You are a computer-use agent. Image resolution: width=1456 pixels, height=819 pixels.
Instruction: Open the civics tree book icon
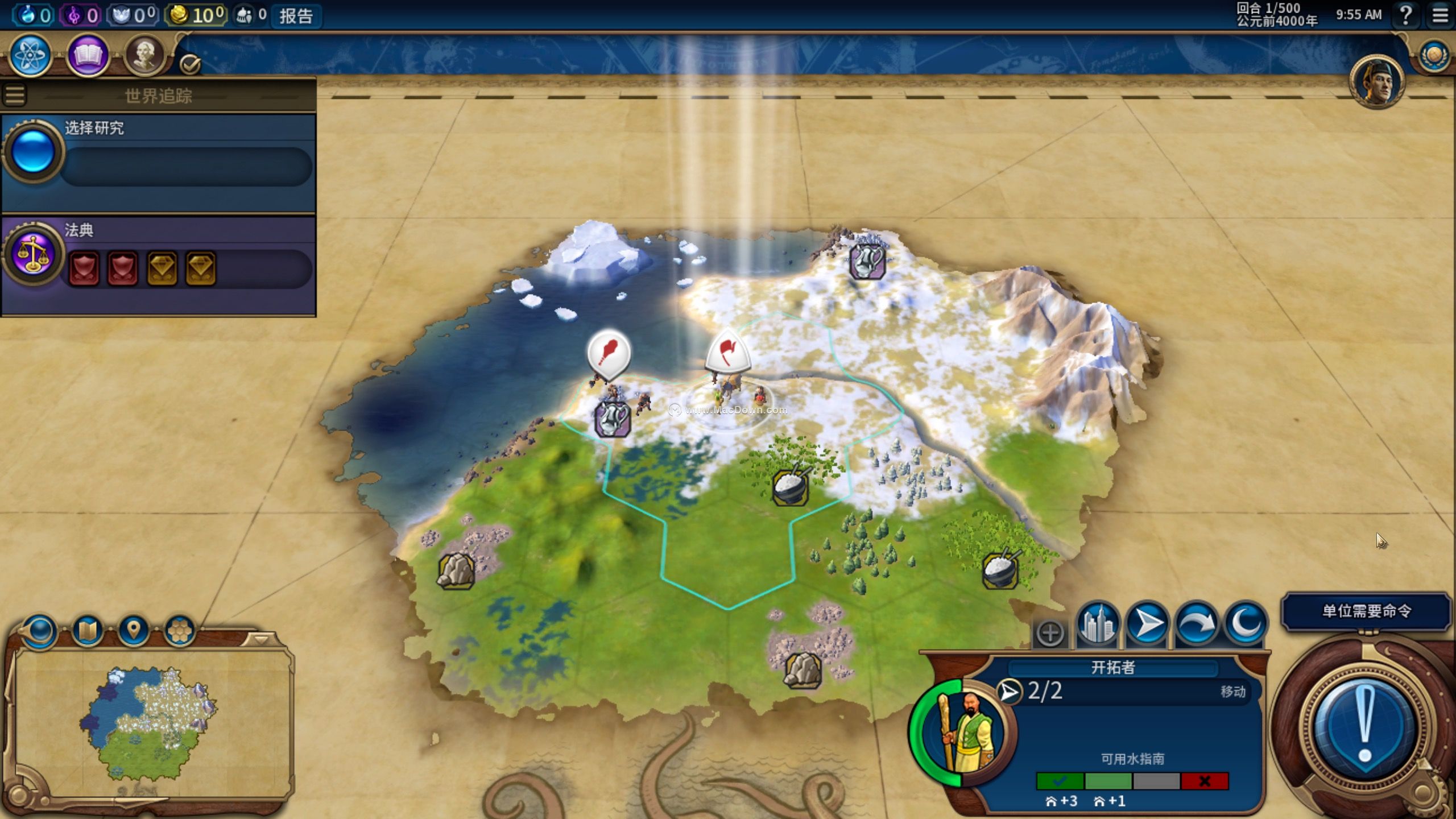pyautogui.click(x=88, y=55)
